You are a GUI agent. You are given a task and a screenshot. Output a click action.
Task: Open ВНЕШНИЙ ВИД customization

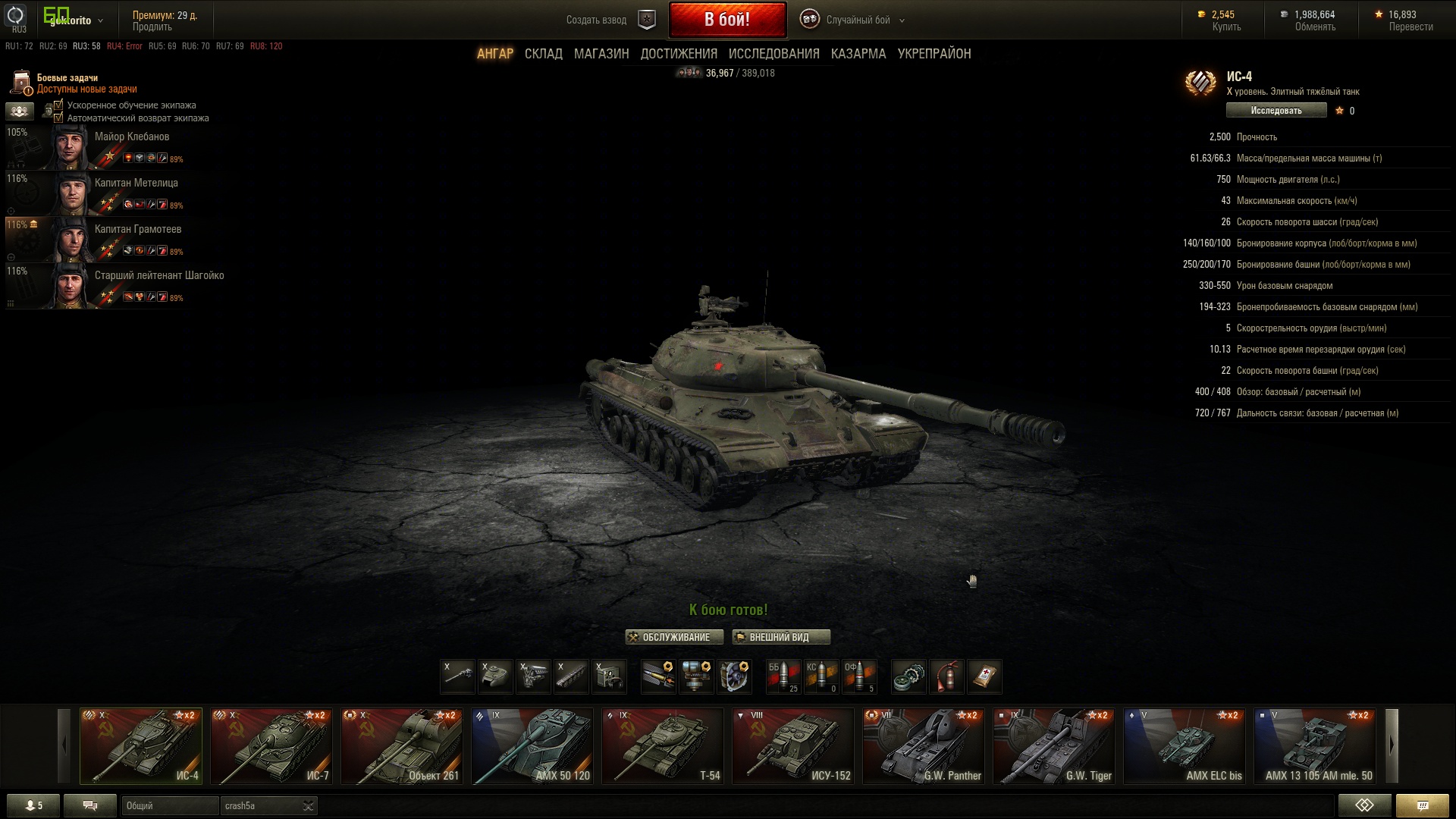780,637
